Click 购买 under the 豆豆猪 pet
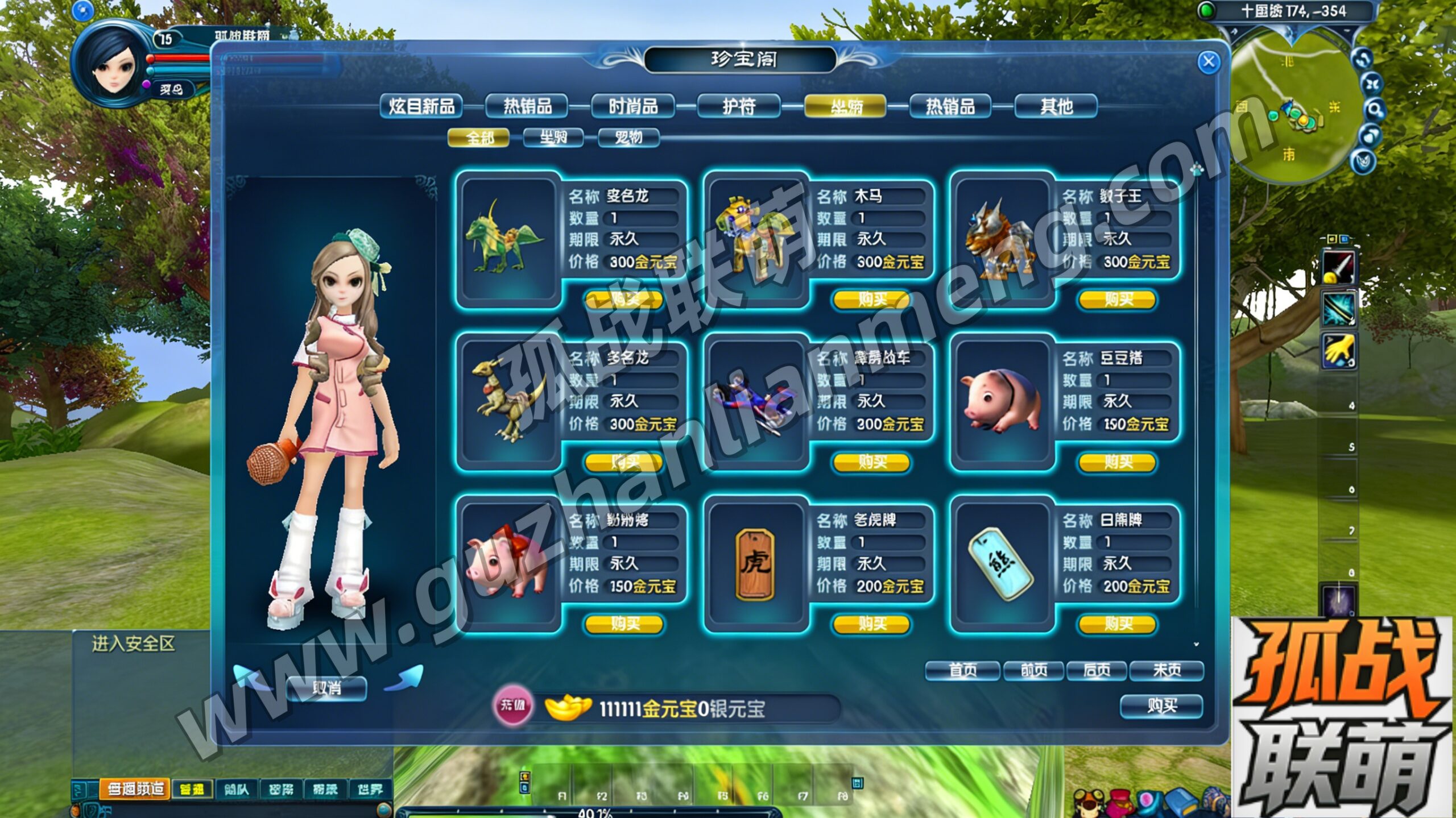 (x=1118, y=462)
